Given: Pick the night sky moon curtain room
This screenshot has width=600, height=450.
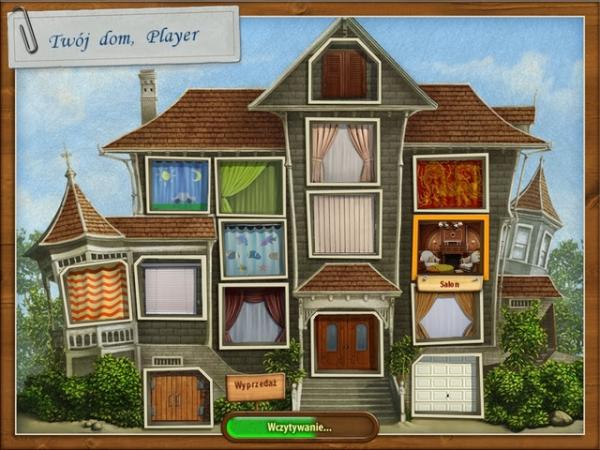Looking at the screenshot, I should [x=178, y=185].
